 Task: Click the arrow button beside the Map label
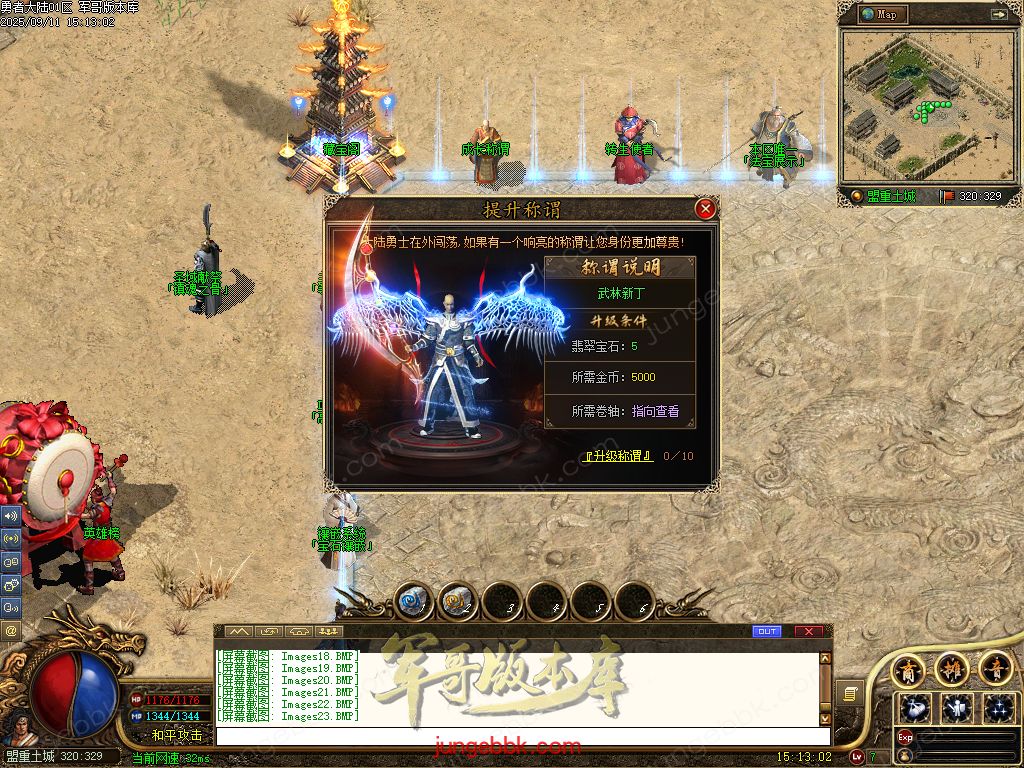click(998, 14)
